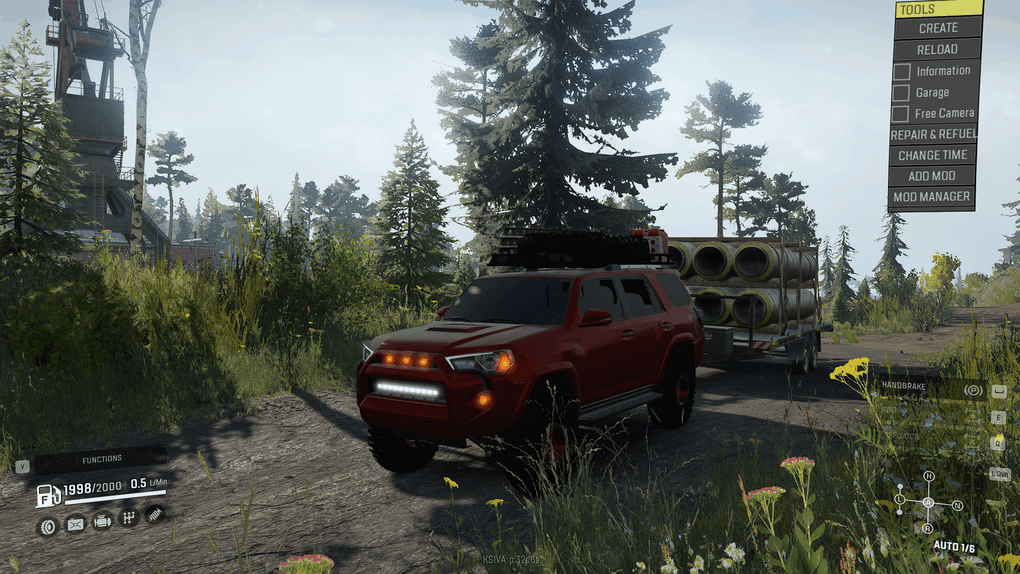Screen dimensions: 1020x574
Task: Click the fuel tank damage icon
Action: (x=75, y=523)
